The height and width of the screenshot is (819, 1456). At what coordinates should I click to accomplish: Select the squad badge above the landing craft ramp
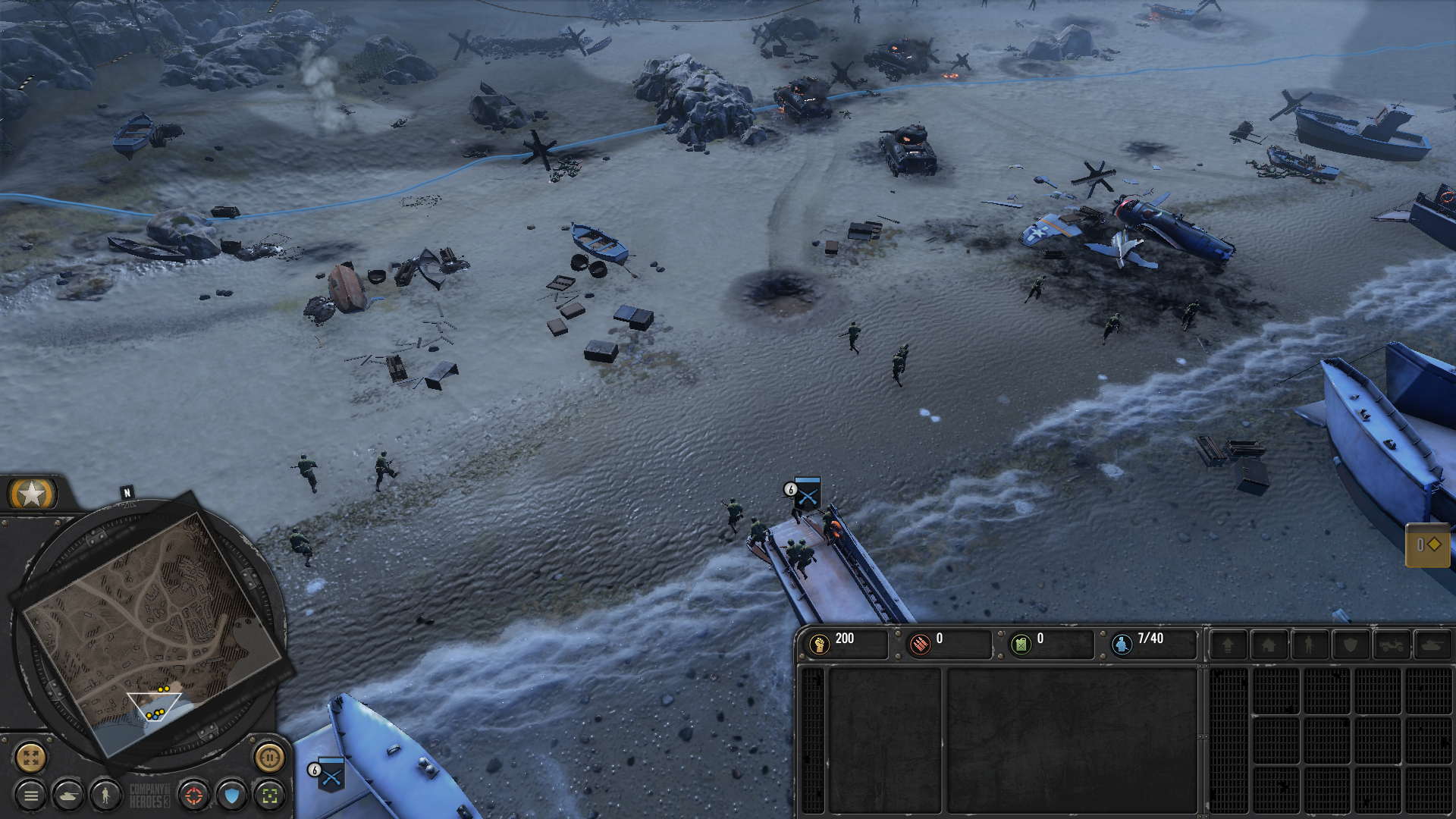(807, 493)
